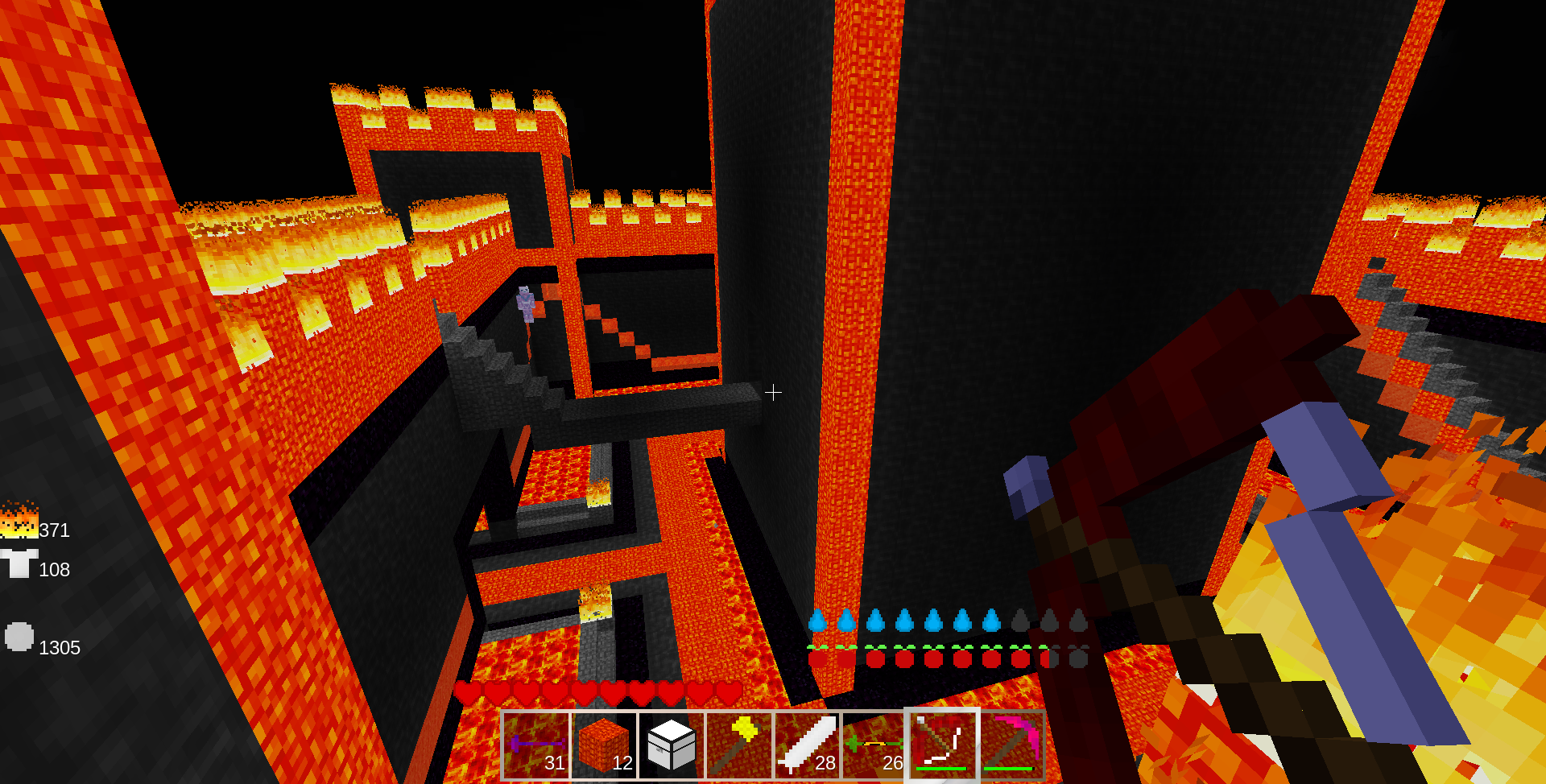Viewport: 1546px width, 784px height.
Task: Select the purple arrow stack of 31
Action: pos(536,745)
